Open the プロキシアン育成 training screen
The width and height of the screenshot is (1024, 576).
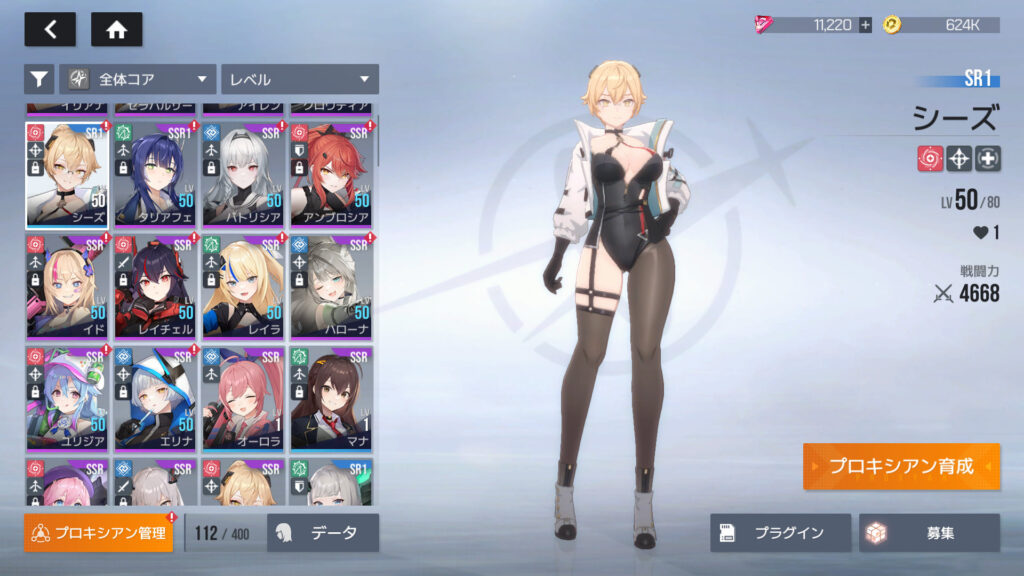(x=901, y=467)
